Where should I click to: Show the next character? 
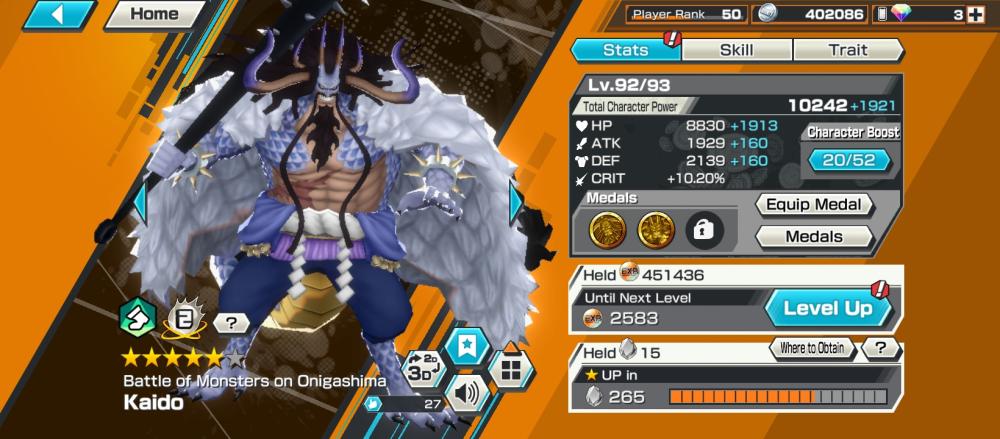517,203
